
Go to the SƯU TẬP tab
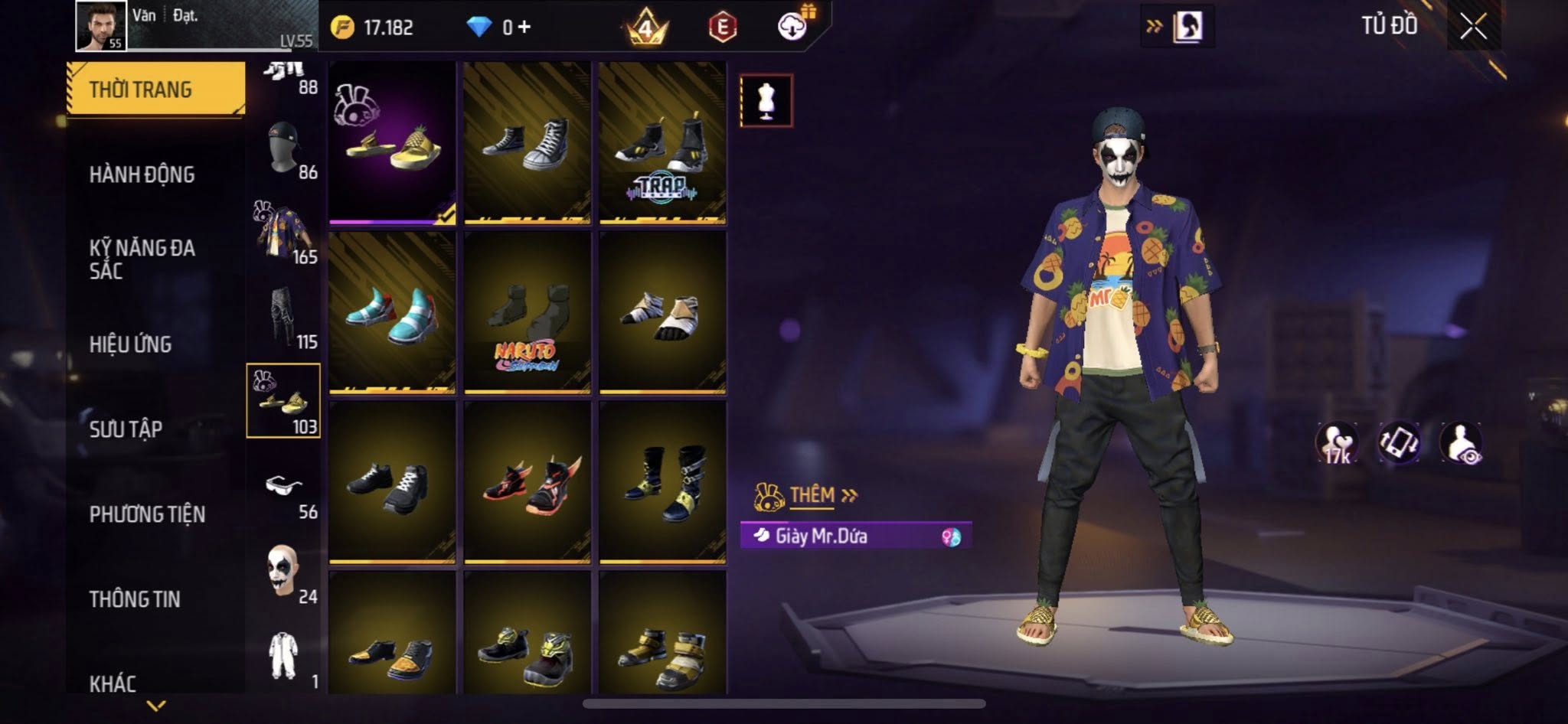coord(126,429)
